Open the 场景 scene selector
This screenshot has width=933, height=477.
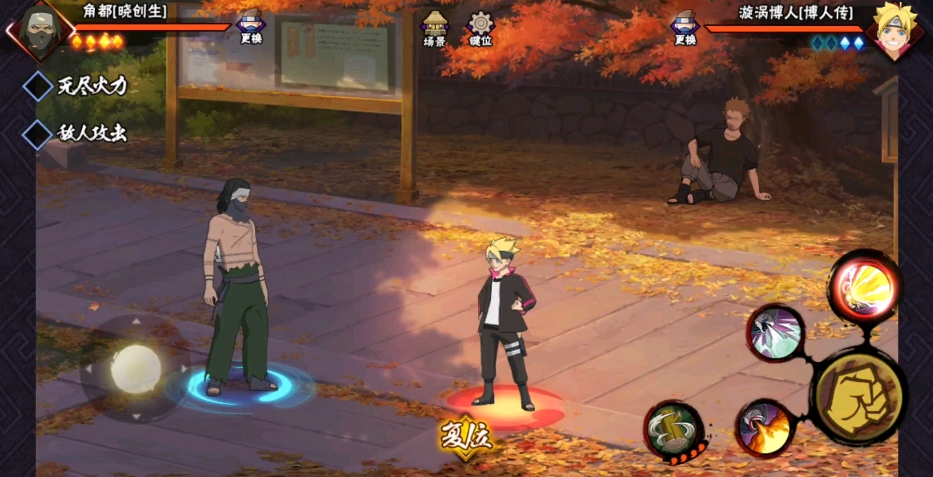pyautogui.click(x=434, y=27)
